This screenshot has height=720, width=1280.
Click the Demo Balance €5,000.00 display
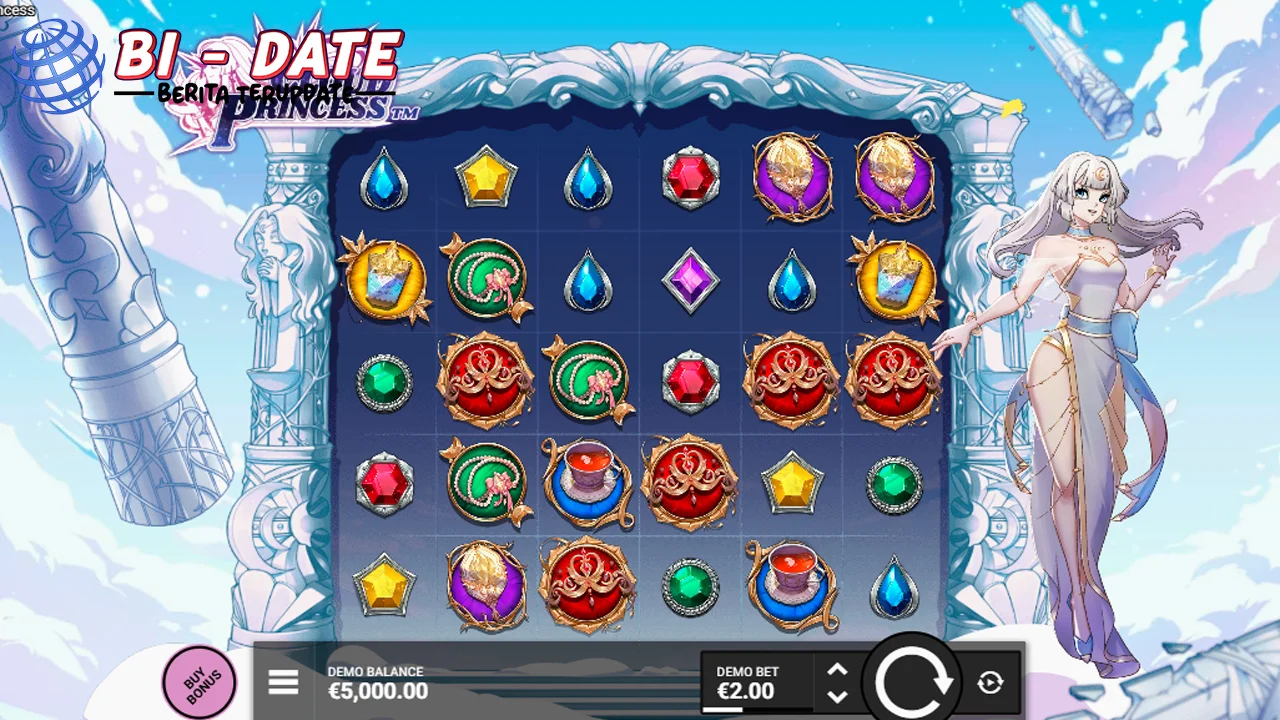tap(377, 691)
